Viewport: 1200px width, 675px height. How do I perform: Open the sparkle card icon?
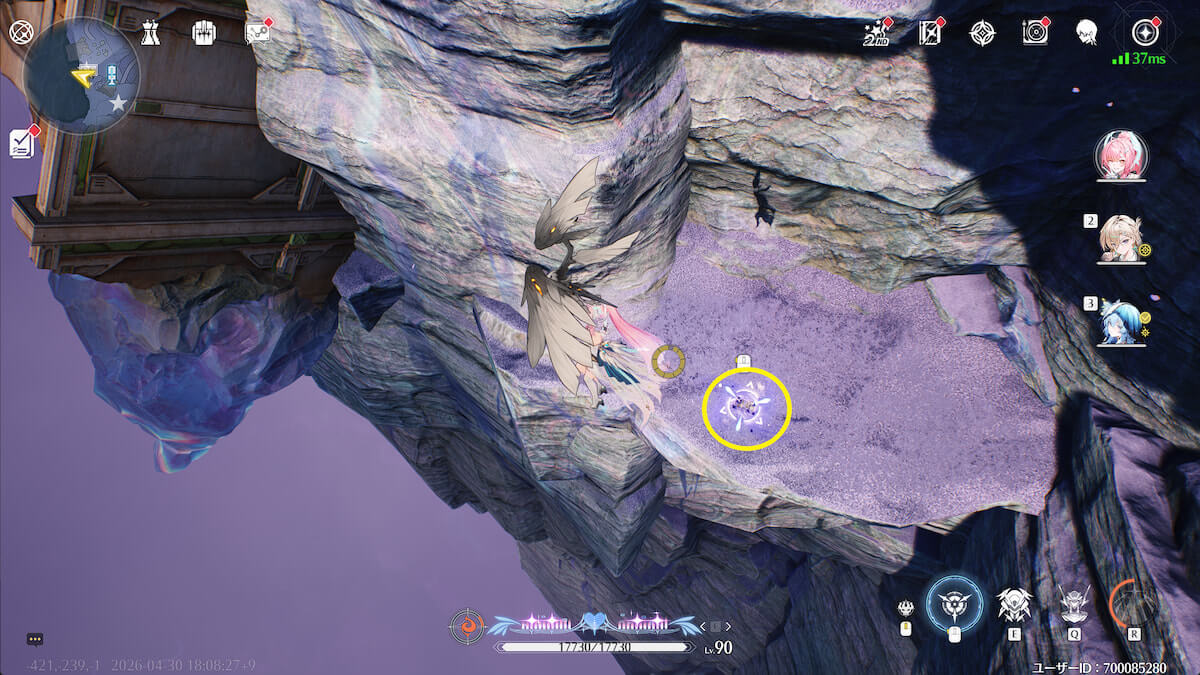click(x=930, y=32)
